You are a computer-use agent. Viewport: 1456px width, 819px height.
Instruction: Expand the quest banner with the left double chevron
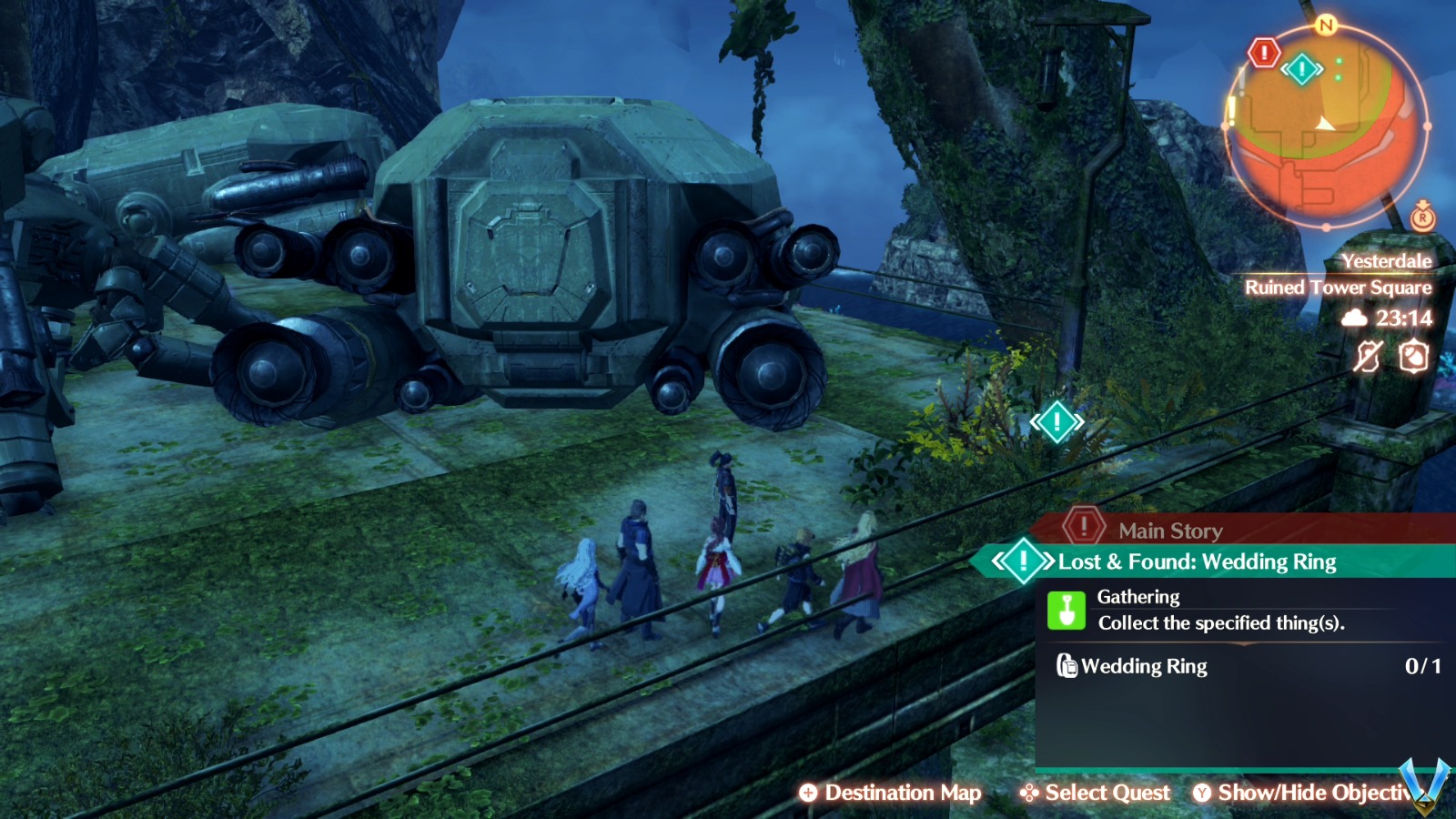[998, 561]
